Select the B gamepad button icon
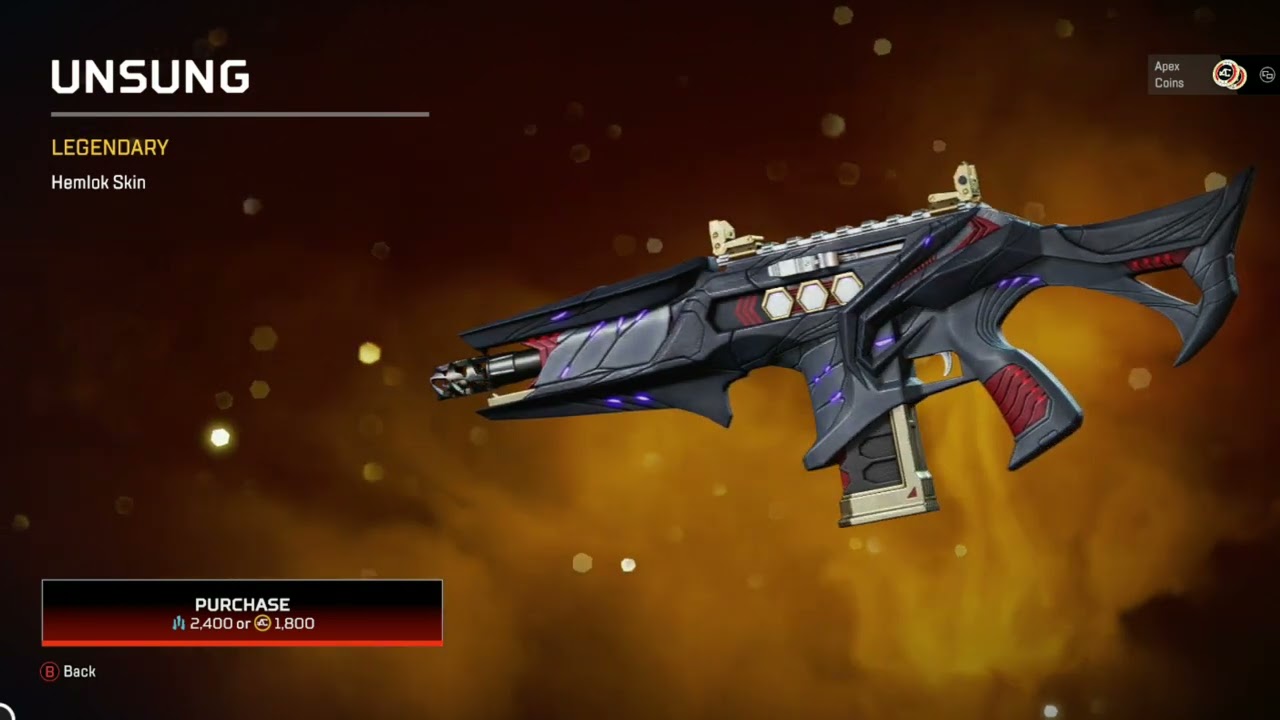 (x=50, y=671)
